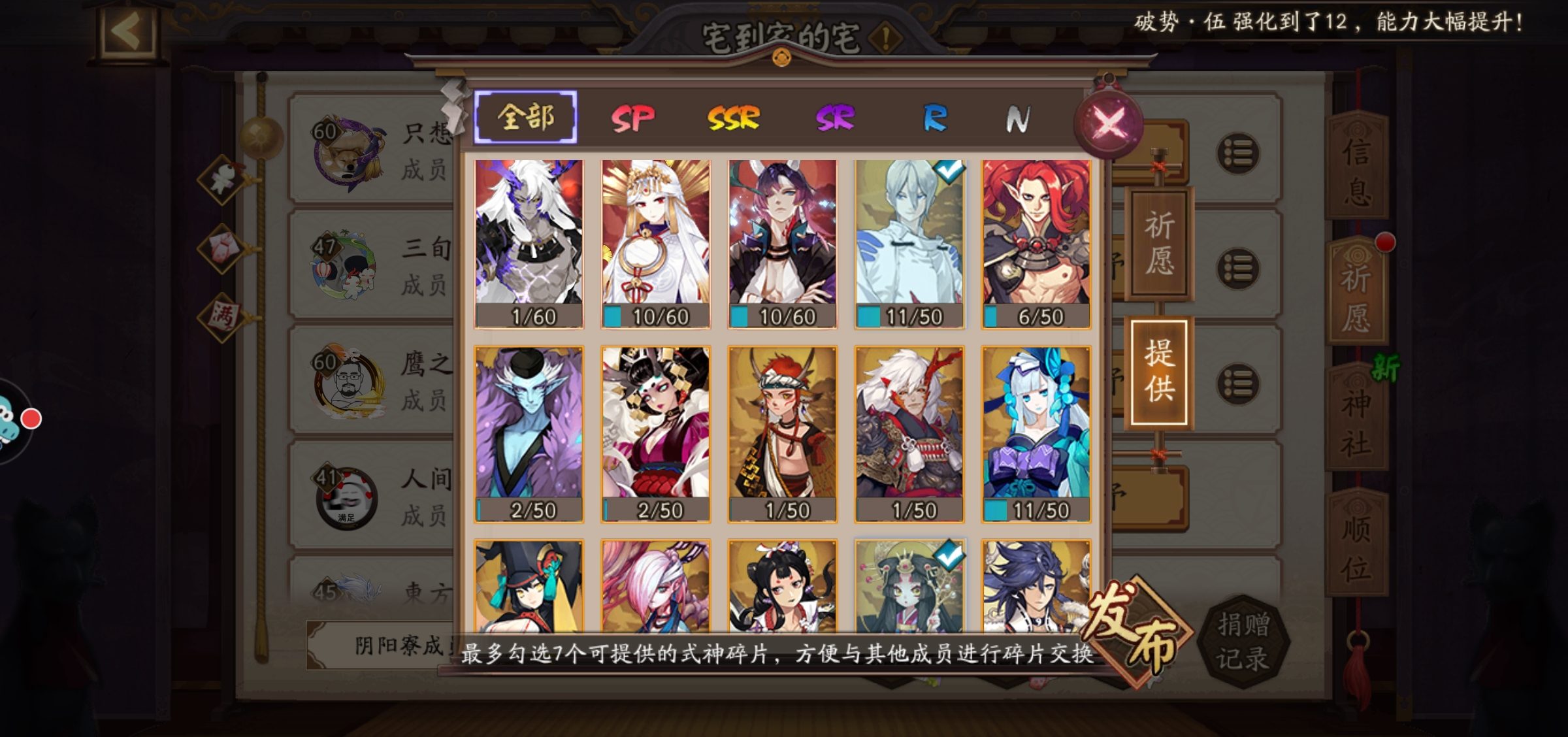Image resolution: width=1568 pixels, height=737 pixels.
Task: Select the blue-haired girl shikigami 11/50
Action: pos(1036,434)
